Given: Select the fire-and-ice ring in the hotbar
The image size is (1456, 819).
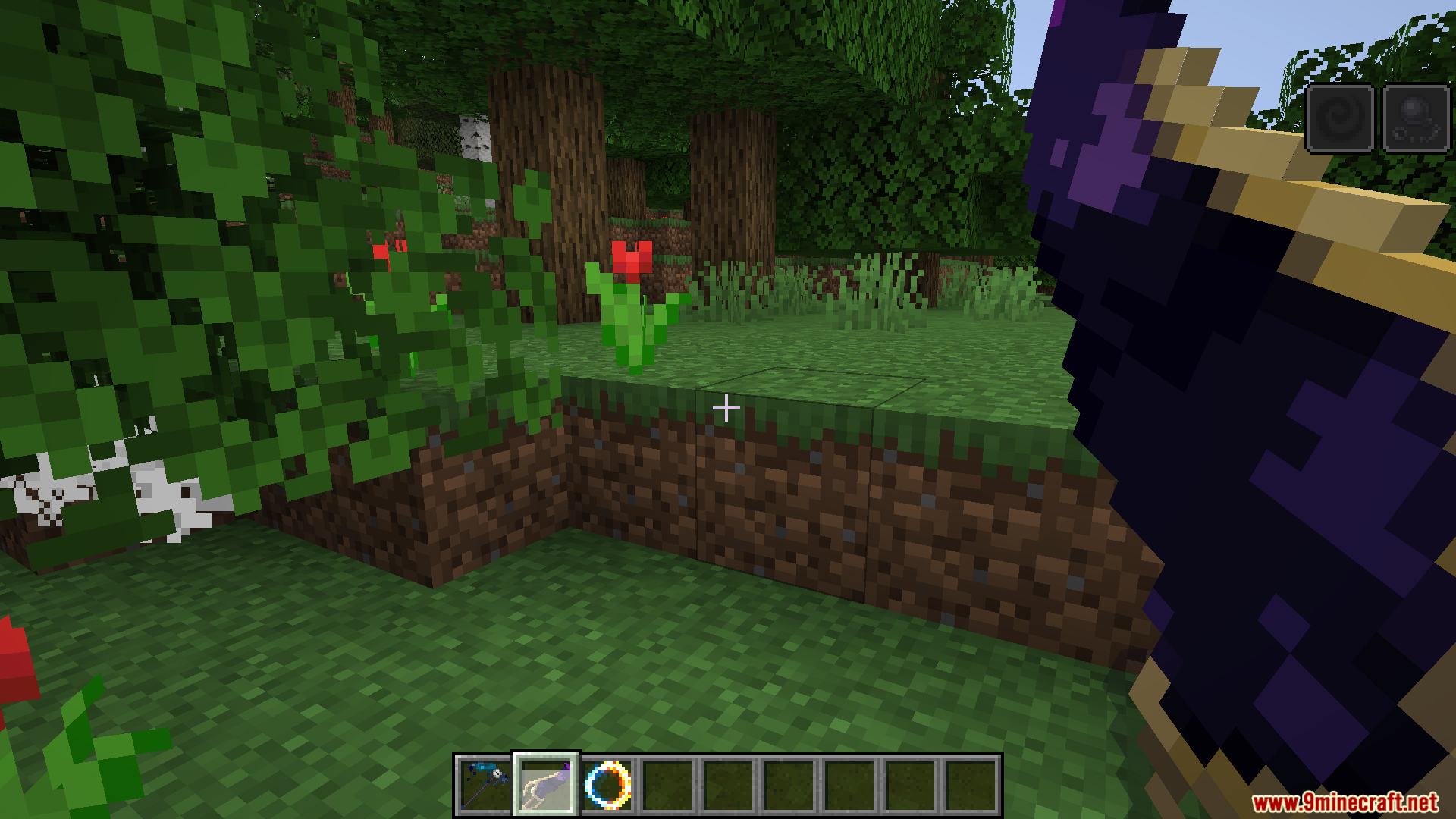Looking at the screenshot, I should 609,785.
